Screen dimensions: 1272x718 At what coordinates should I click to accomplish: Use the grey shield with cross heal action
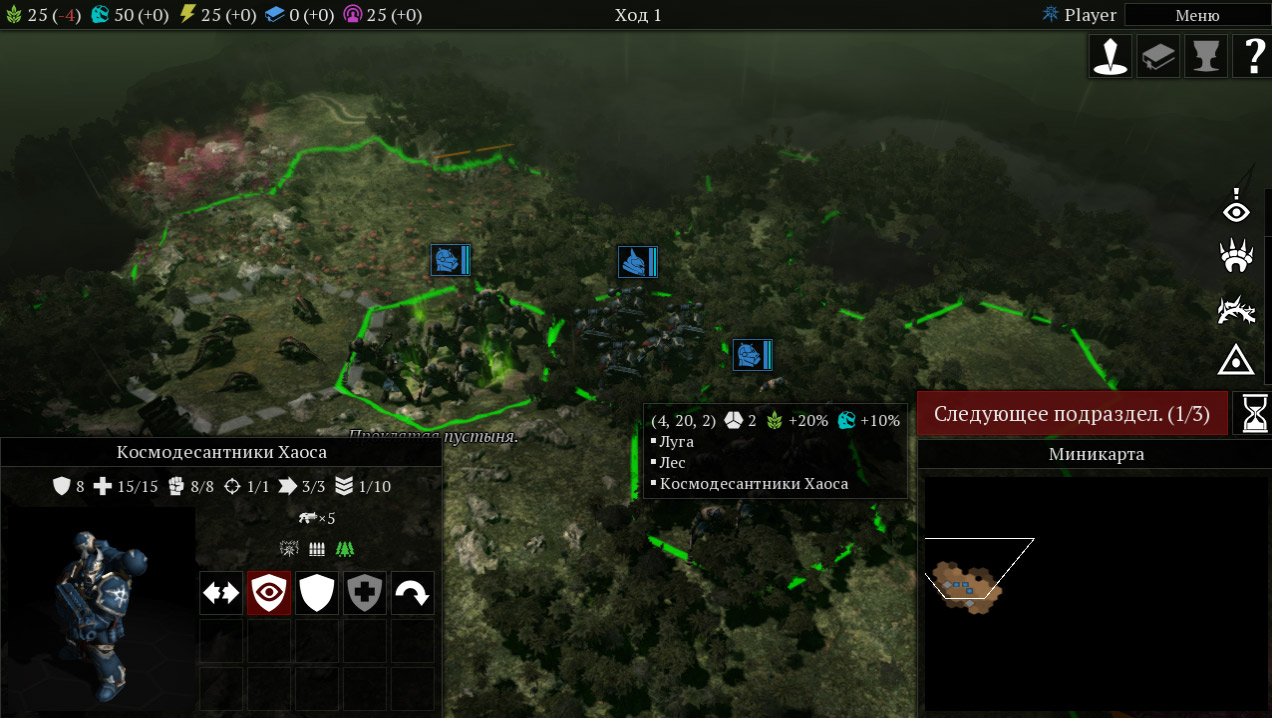365,593
